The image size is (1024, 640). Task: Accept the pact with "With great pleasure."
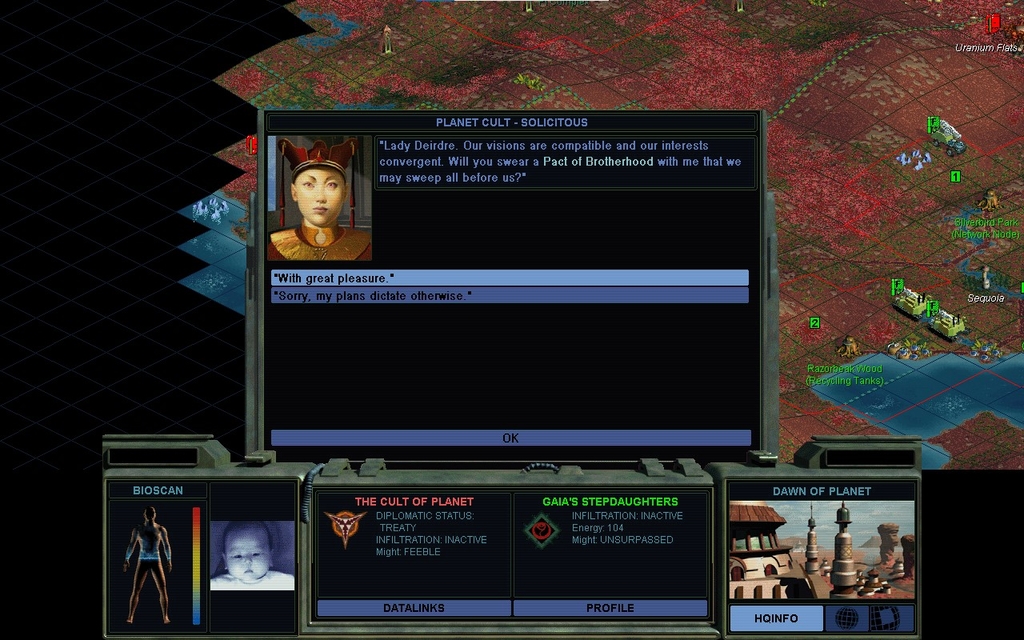coord(509,278)
